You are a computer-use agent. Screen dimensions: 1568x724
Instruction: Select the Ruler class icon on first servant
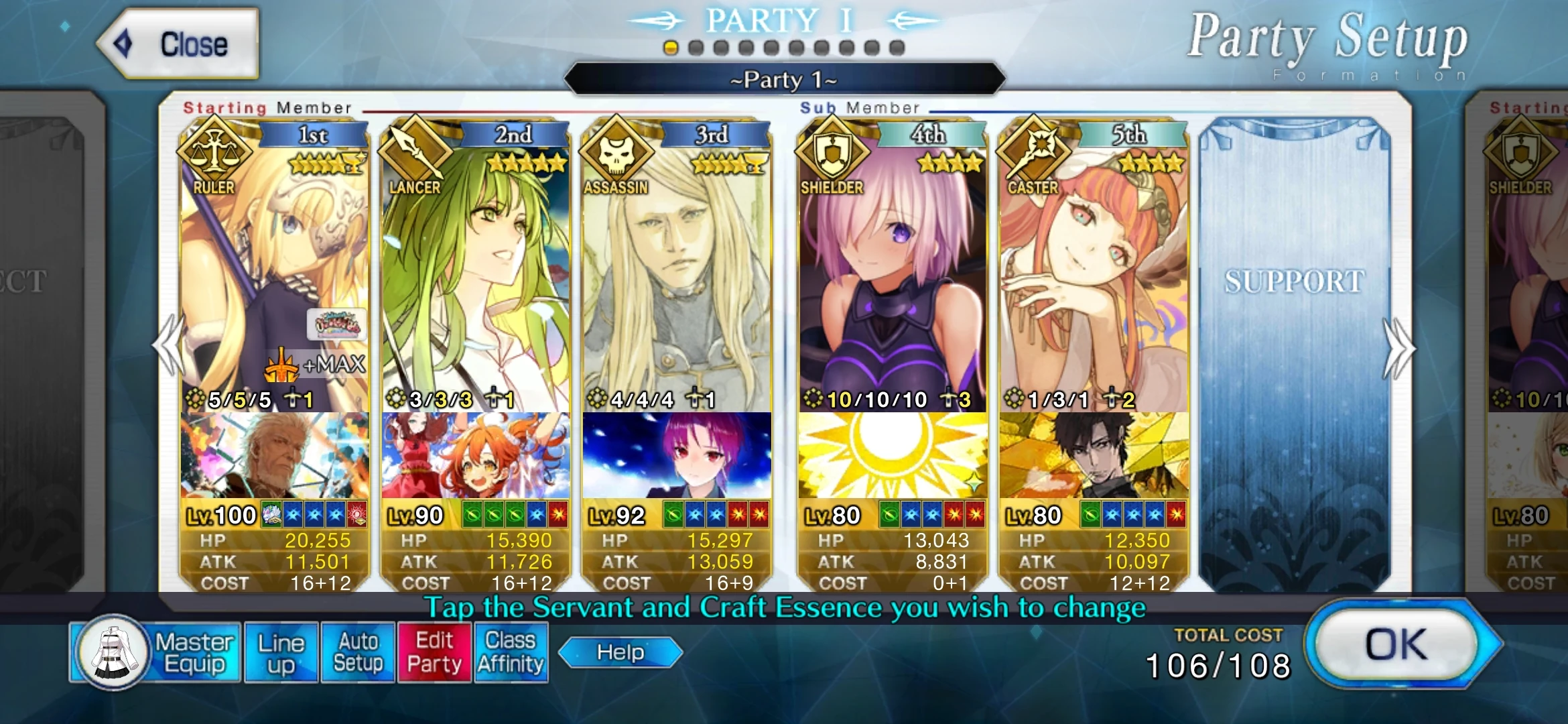pos(213,151)
